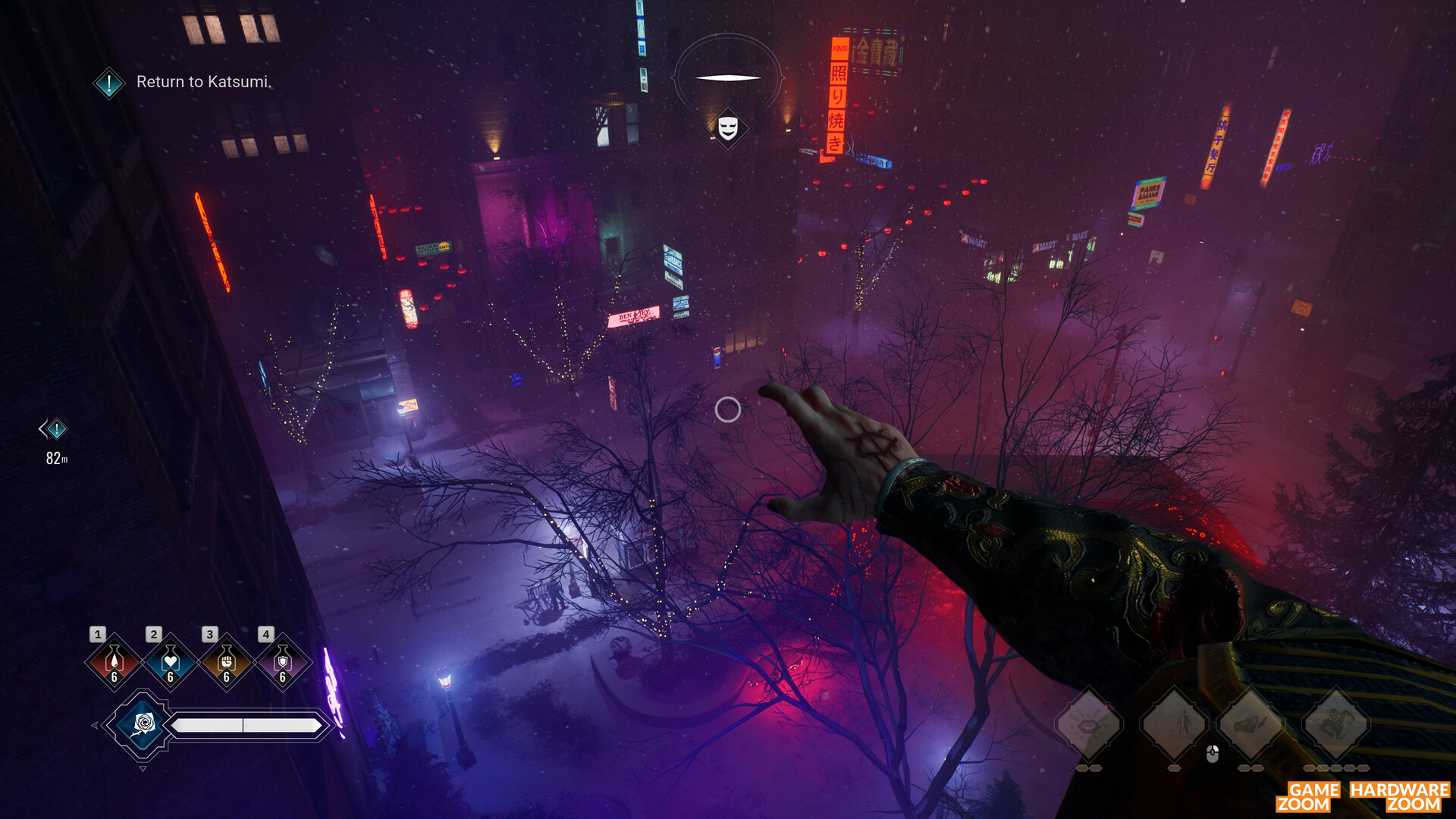Screen dimensions: 1456x819
Task: Choose the fist elixir in the orange slot
Action: [x=226, y=663]
